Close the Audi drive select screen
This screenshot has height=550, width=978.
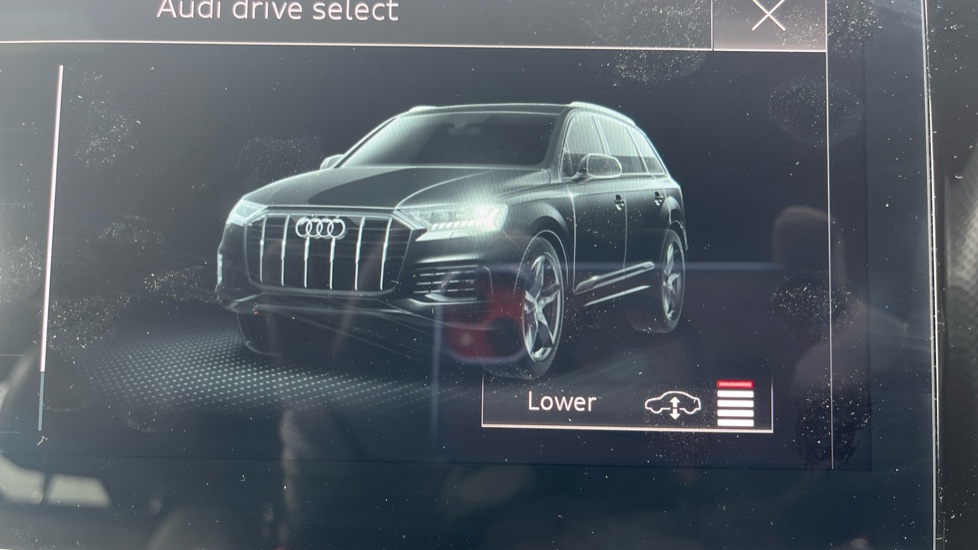(x=768, y=16)
